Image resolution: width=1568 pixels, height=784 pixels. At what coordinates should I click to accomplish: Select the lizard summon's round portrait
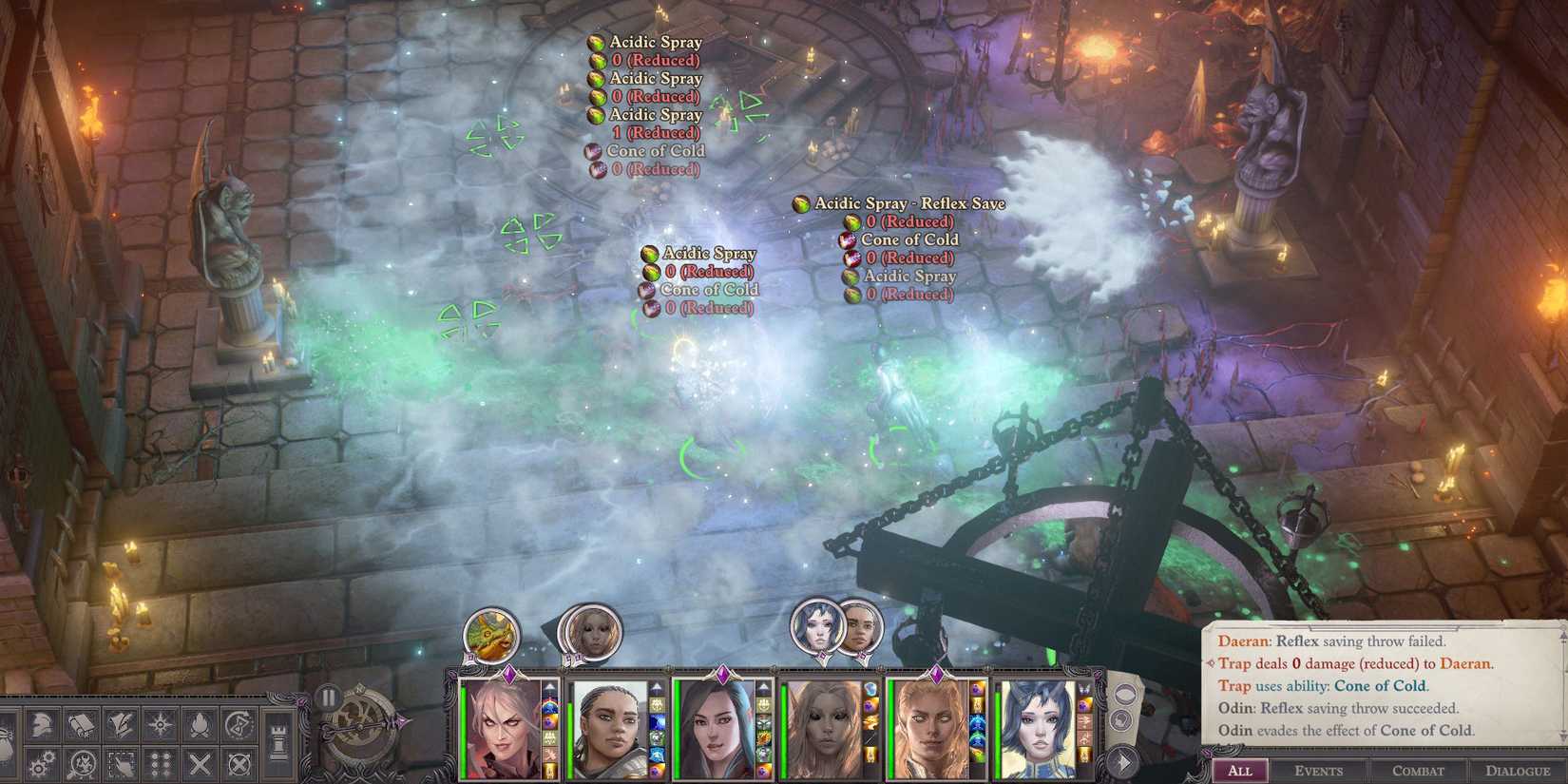pyautogui.click(x=488, y=633)
